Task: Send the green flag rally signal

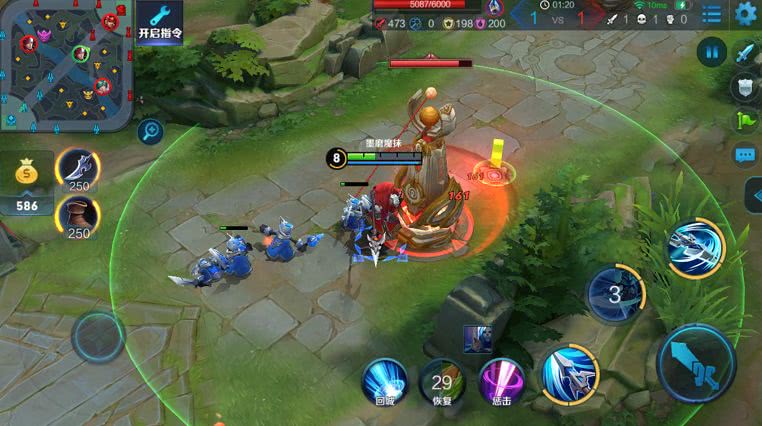Action: (746, 120)
